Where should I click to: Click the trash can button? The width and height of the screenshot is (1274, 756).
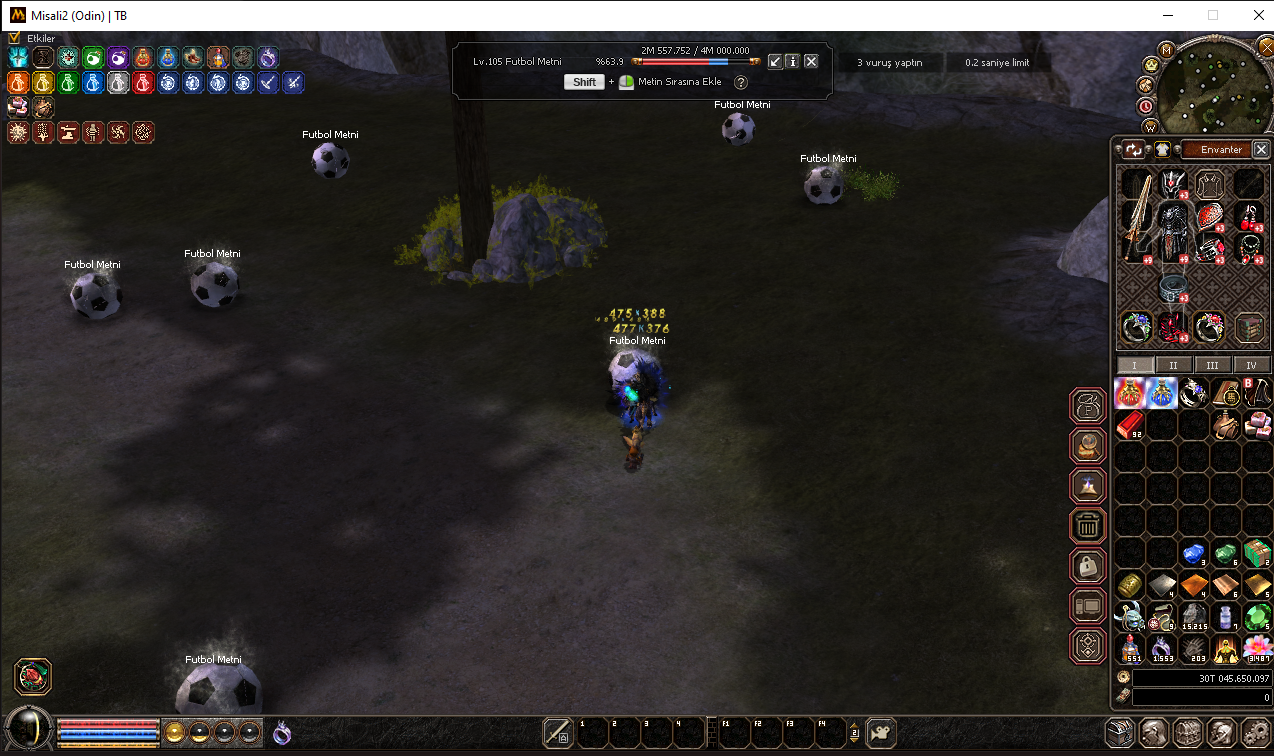point(1087,525)
